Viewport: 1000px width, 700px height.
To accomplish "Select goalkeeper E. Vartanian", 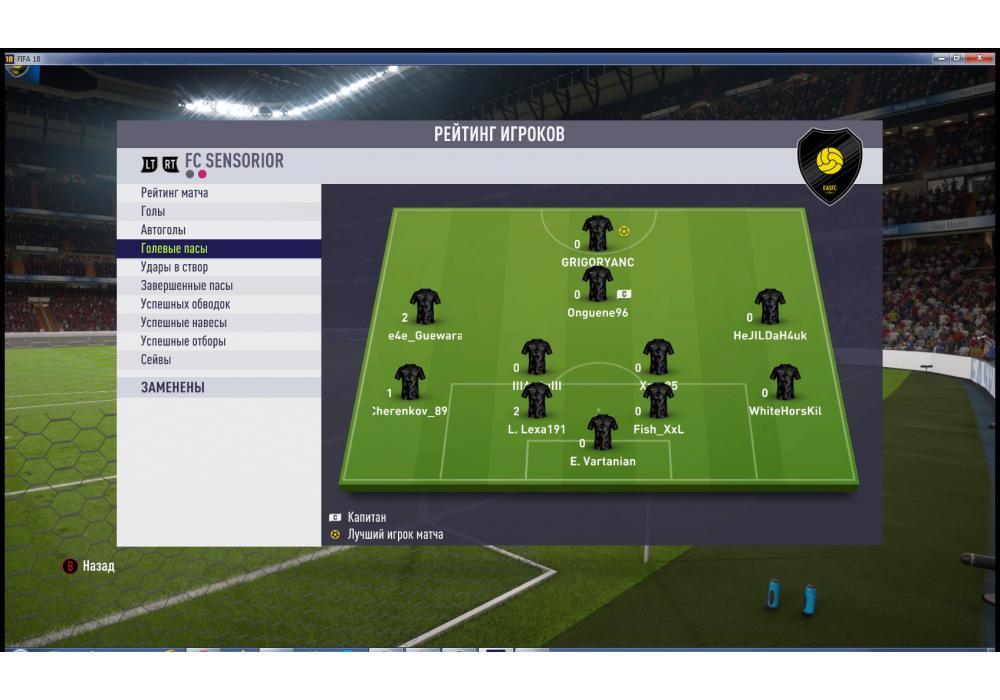I will 602,433.
